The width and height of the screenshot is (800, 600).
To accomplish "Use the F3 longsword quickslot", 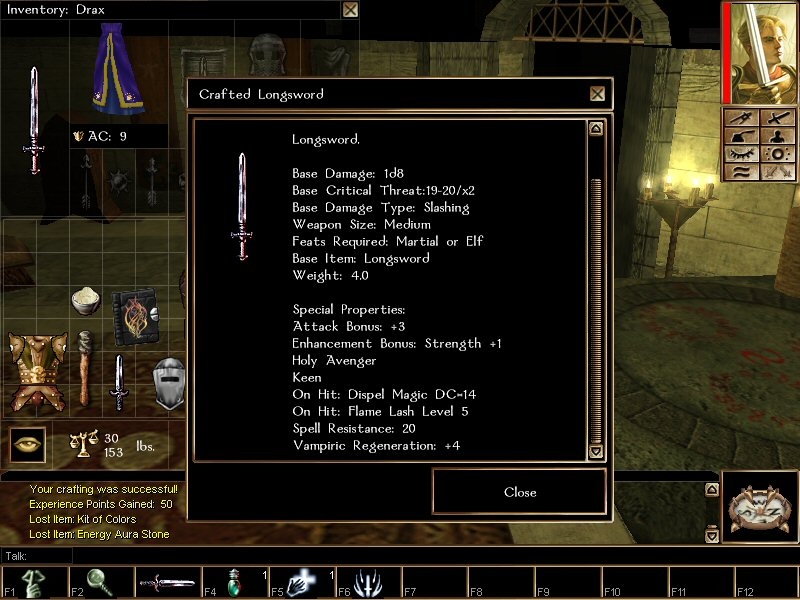I will click(x=167, y=583).
